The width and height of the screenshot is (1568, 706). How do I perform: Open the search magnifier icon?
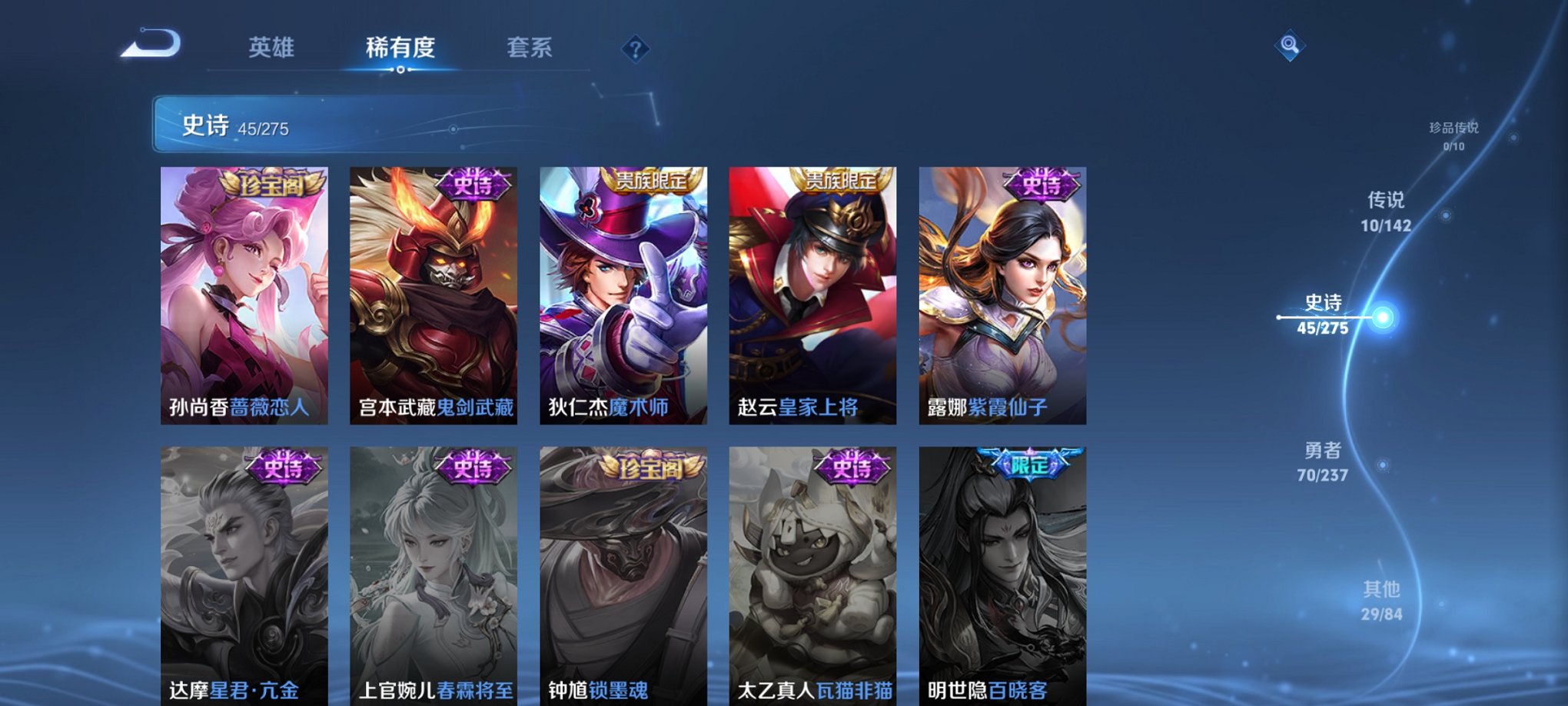pos(1289,46)
